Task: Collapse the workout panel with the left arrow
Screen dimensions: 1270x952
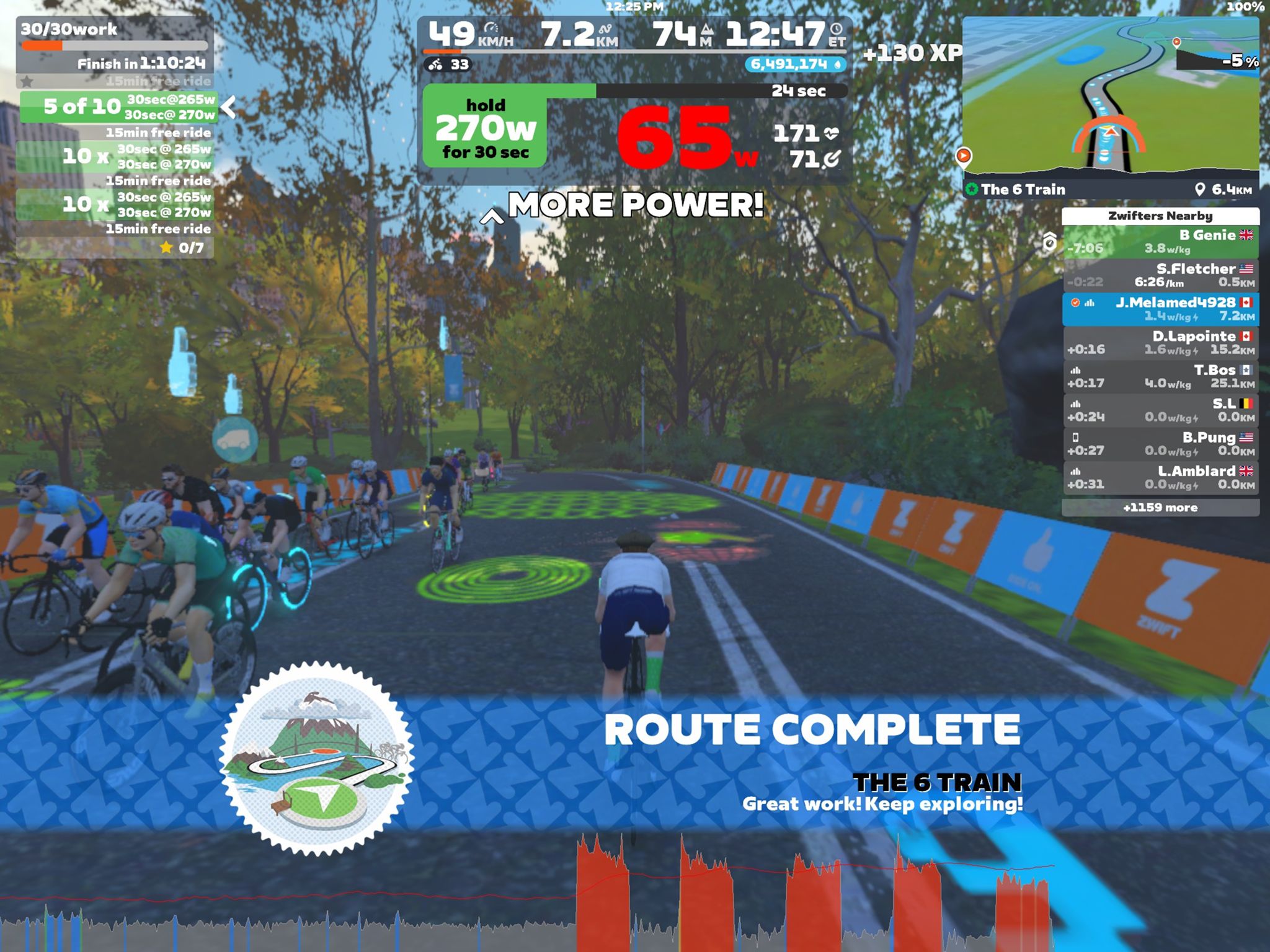Action: tap(229, 107)
